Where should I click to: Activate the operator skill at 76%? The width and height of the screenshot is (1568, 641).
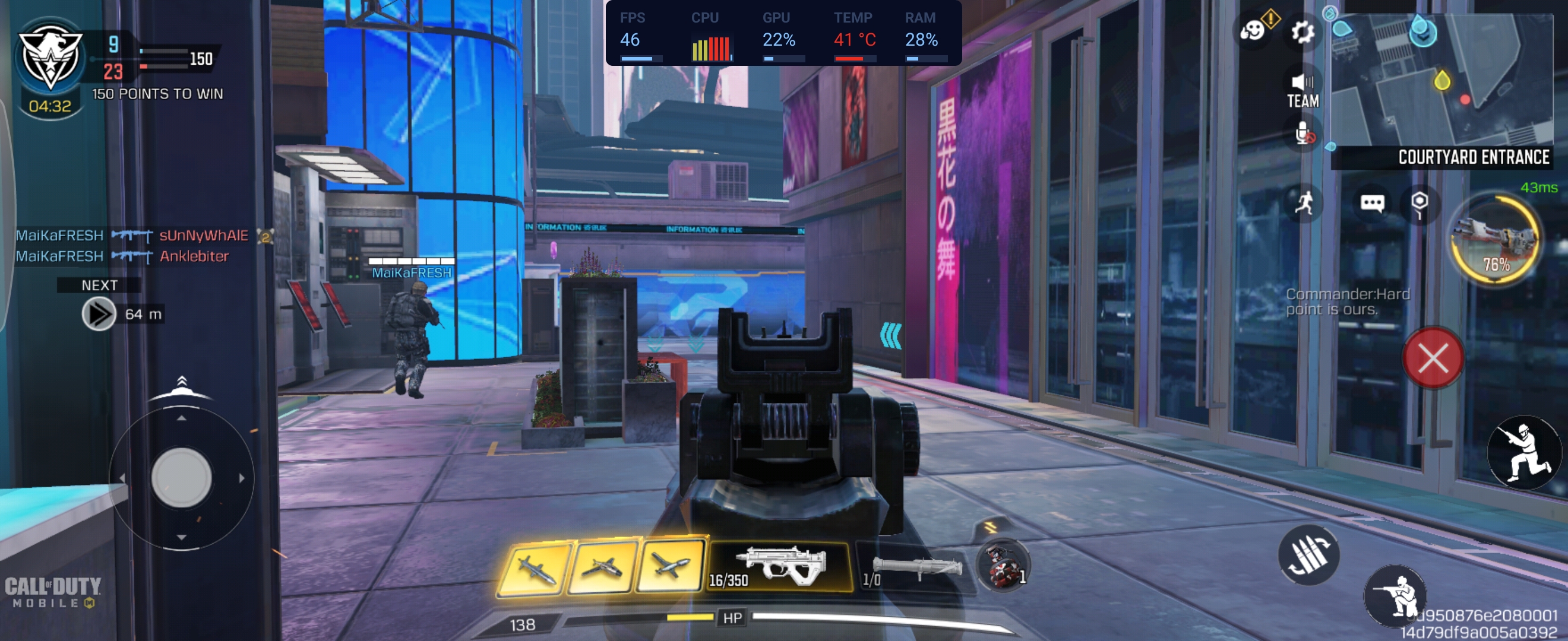(x=1496, y=240)
